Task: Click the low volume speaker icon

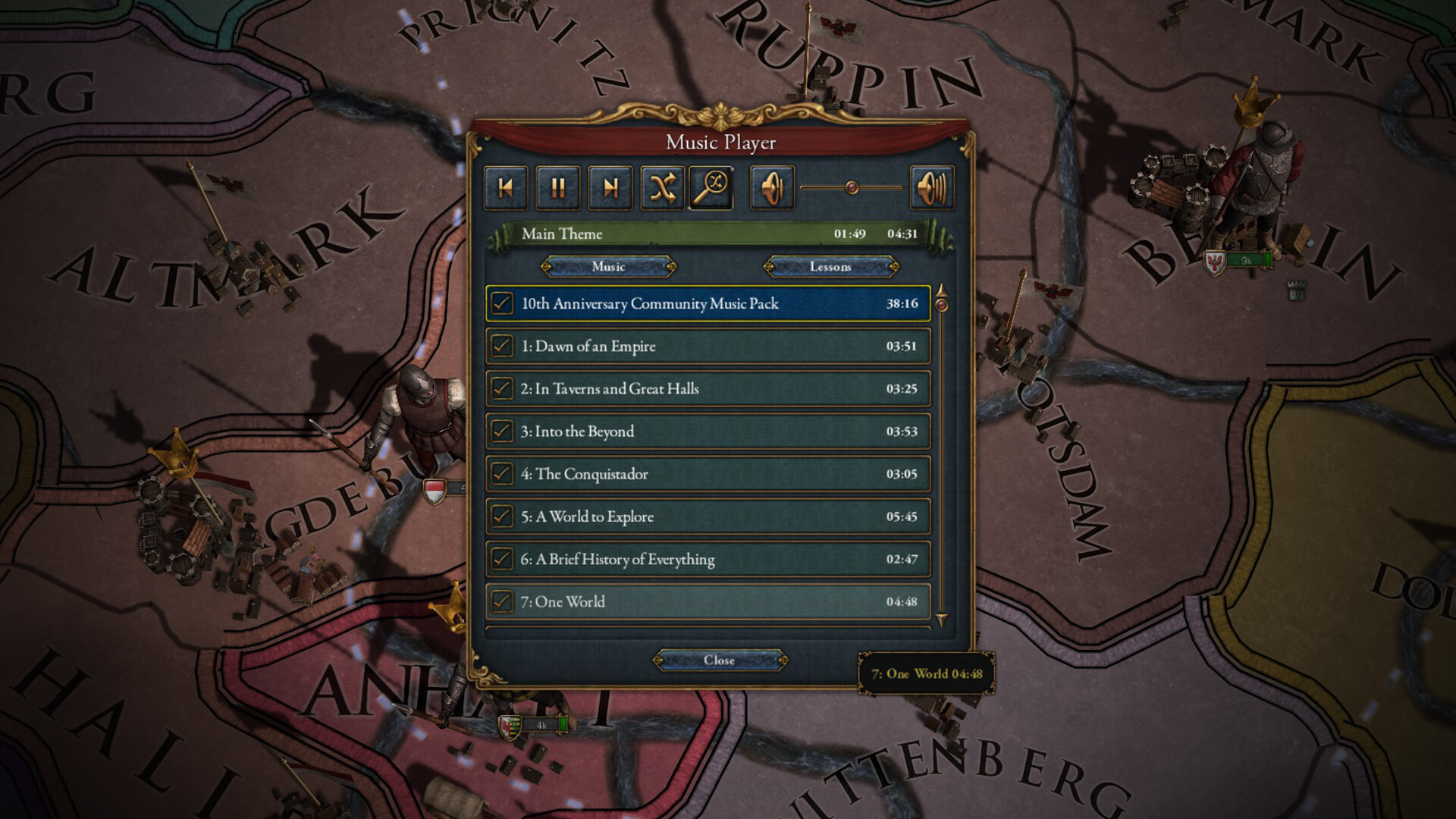Action: (x=772, y=188)
